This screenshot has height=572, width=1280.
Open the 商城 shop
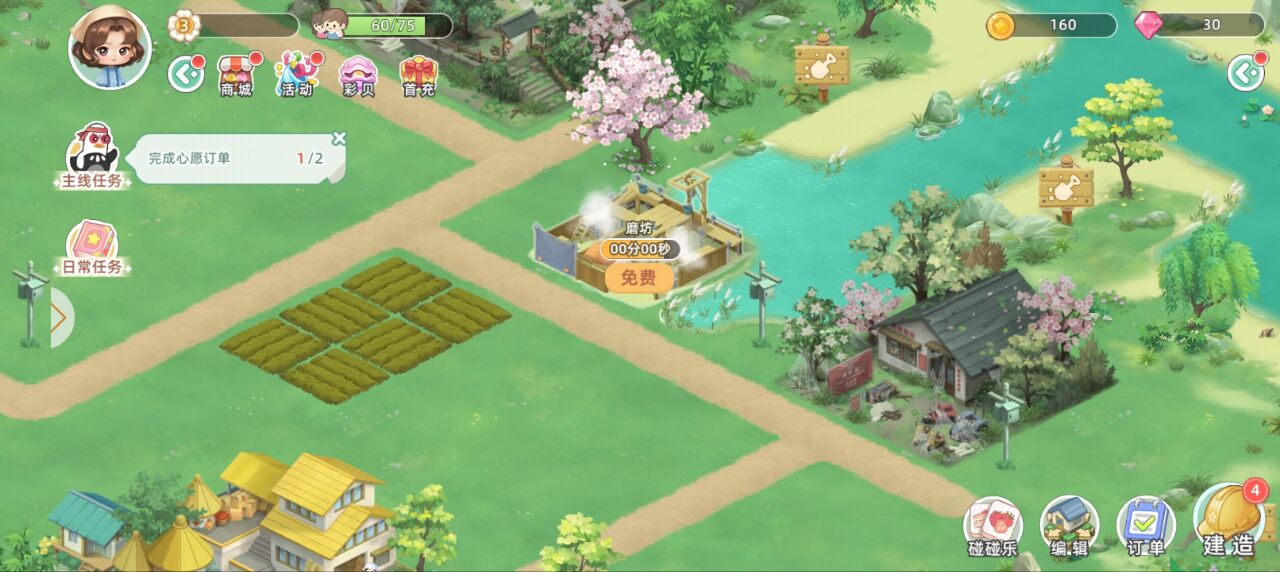click(x=236, y=74)
